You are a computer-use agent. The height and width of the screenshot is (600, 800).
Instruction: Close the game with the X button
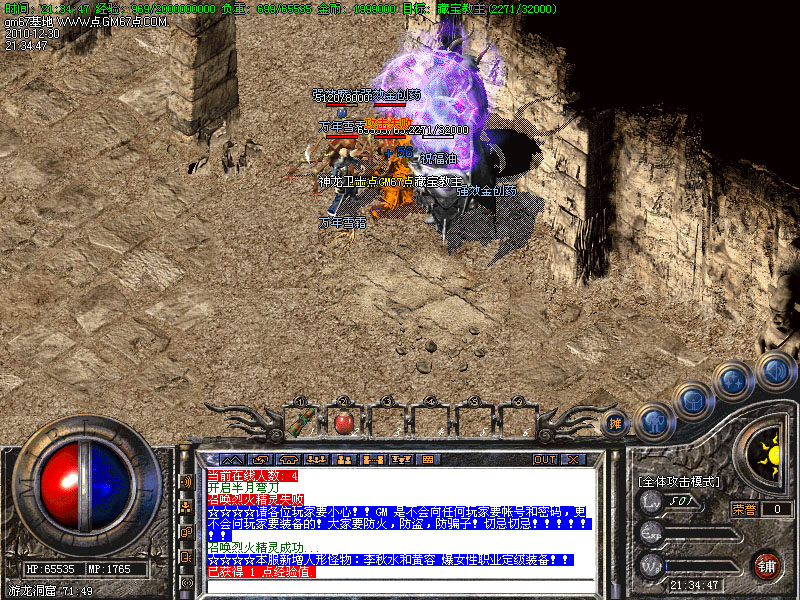pyautogui.click(x=573, y=460)
